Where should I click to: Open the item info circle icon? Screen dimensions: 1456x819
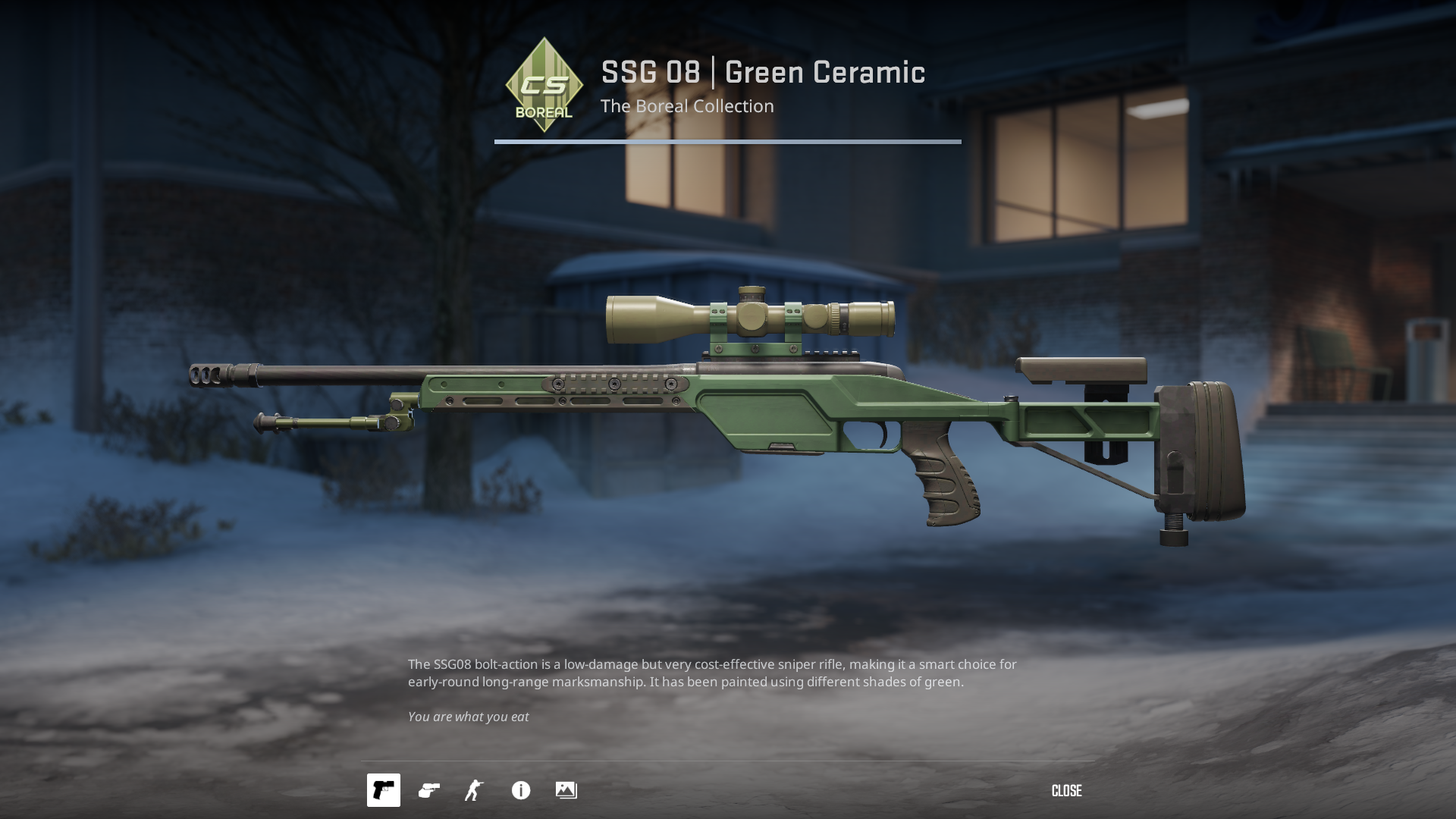point(521,790)
